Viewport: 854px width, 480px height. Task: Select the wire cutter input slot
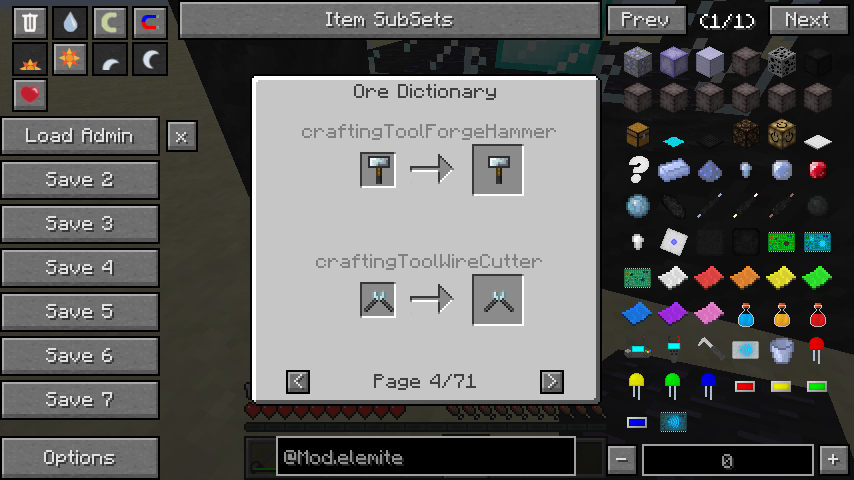[x=378, y=300]
